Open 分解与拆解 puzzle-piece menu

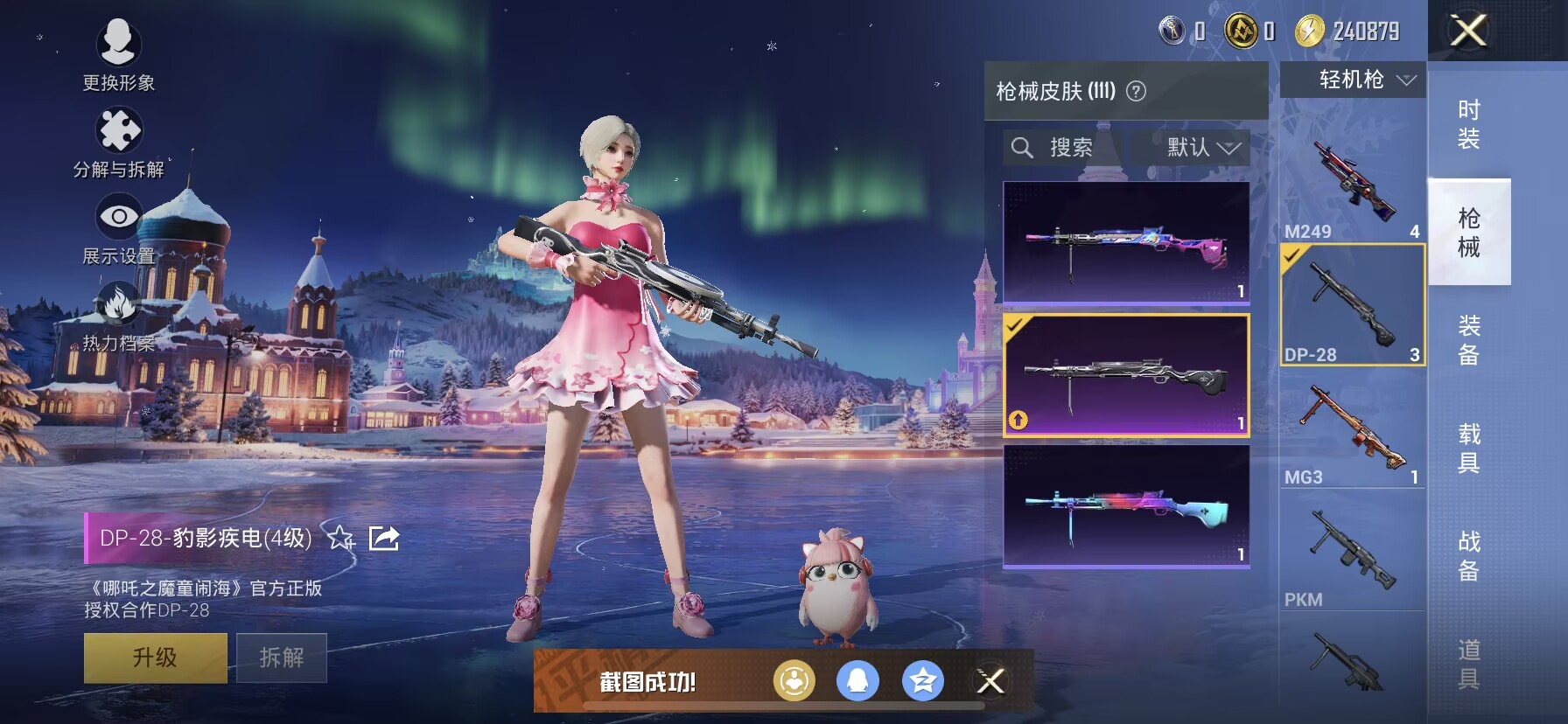click(x=119, y=141)
